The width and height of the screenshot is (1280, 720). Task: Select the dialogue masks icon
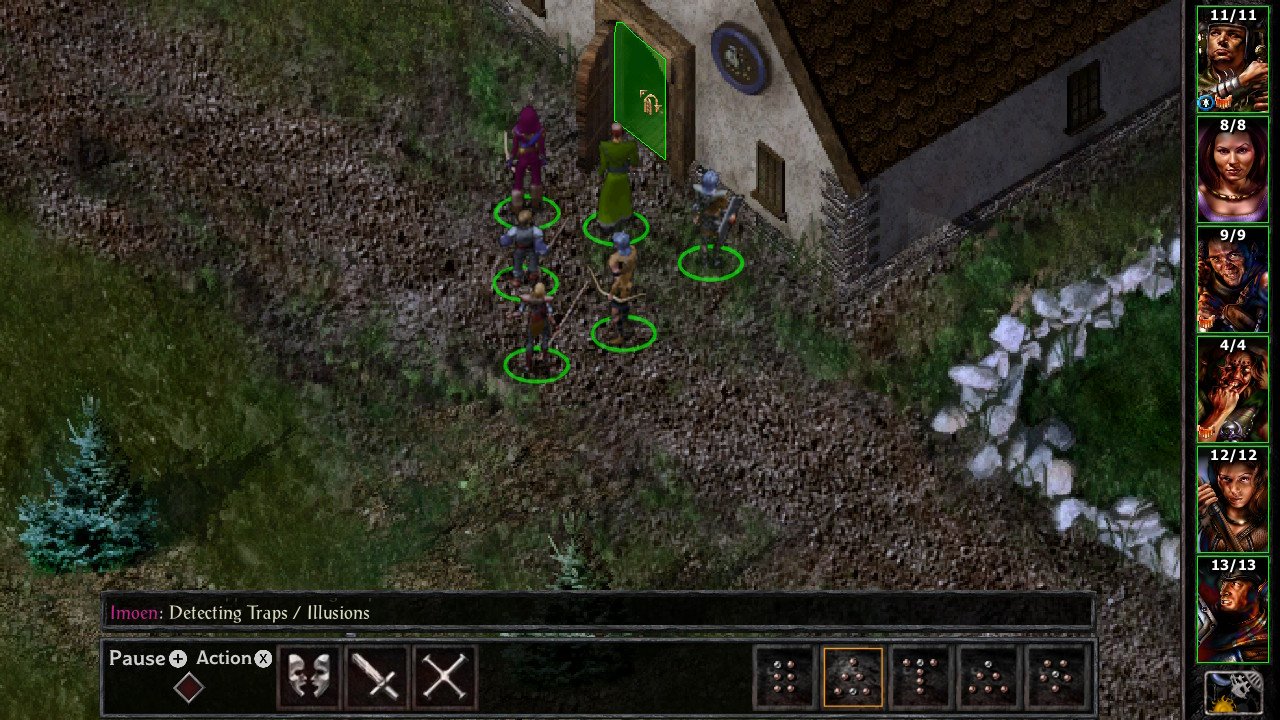pyautogui.click(x=308, y=677)
